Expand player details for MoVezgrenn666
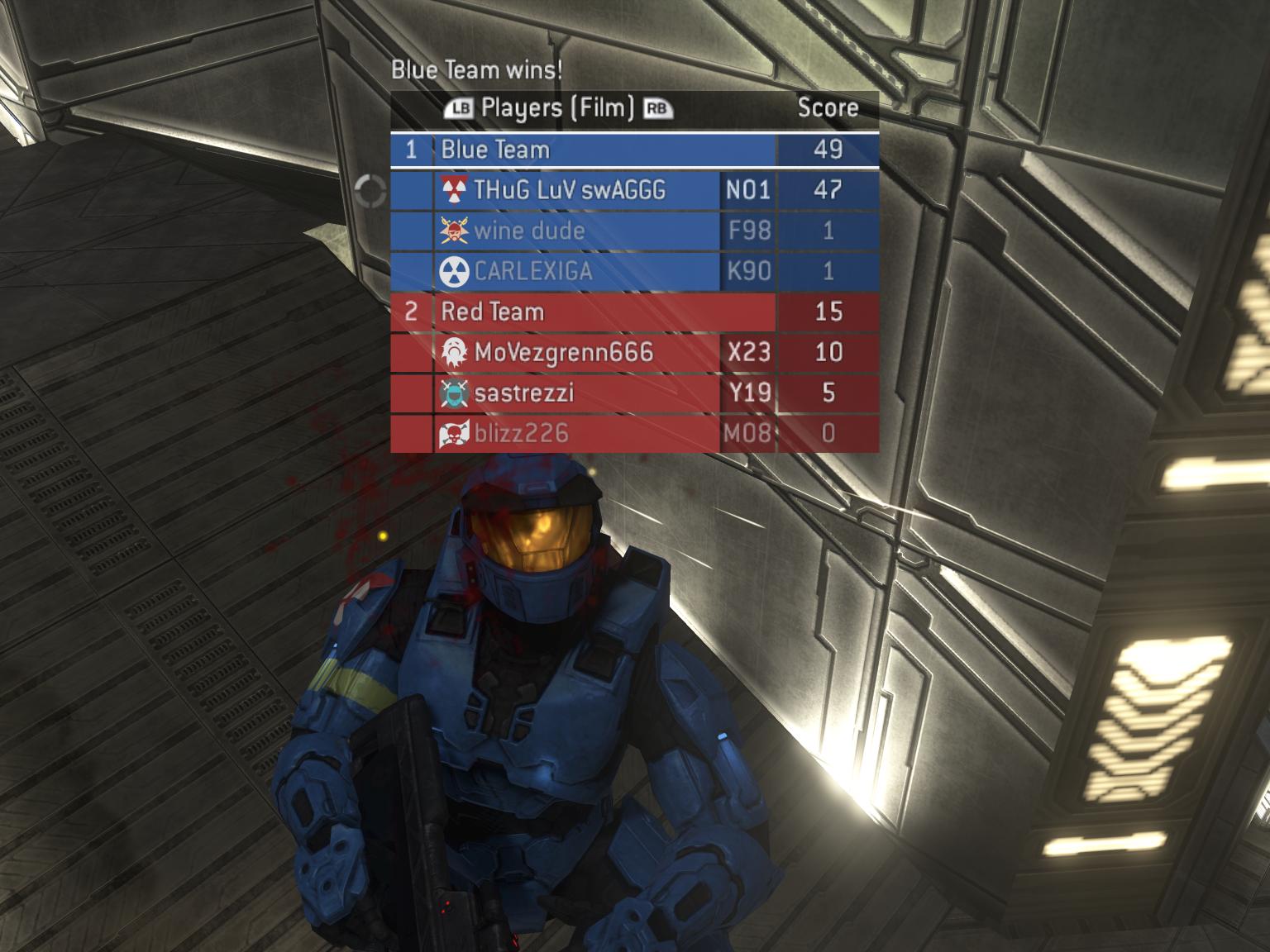The image size is (1270, 952). click(562, 352)
